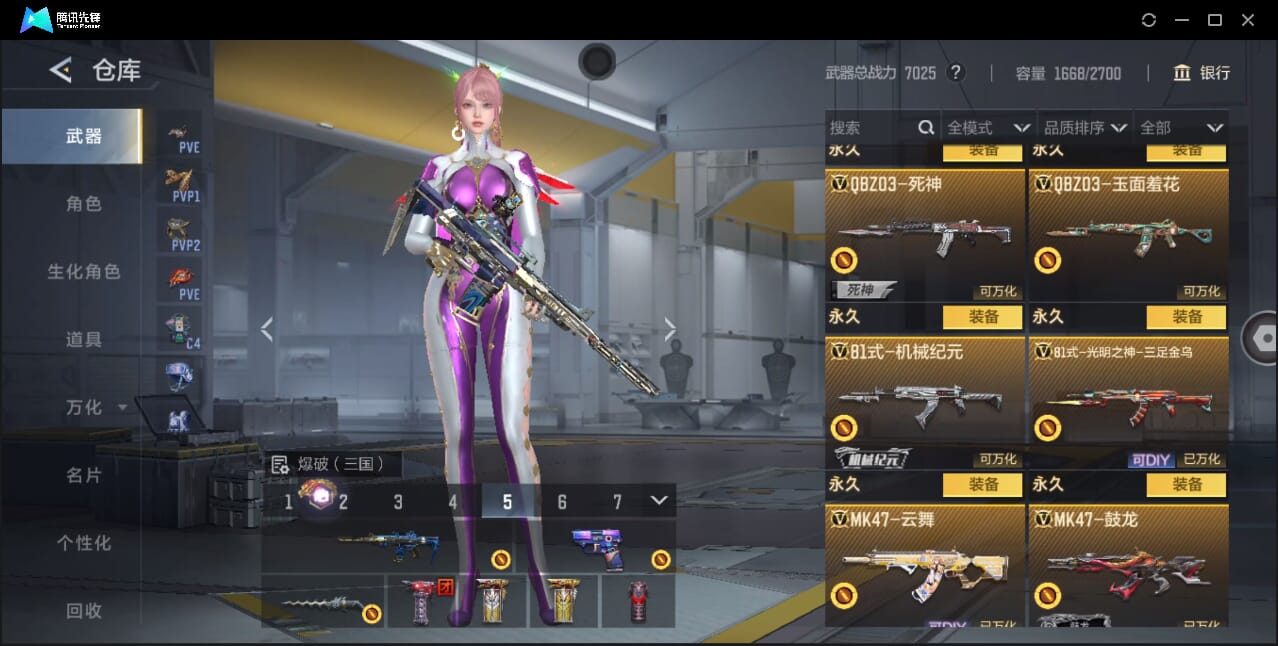This screenshot has width=1278, height=646.
Task: Choose the QBZ03-玉面羞花 weapon card
Action: click(1128, 235)
